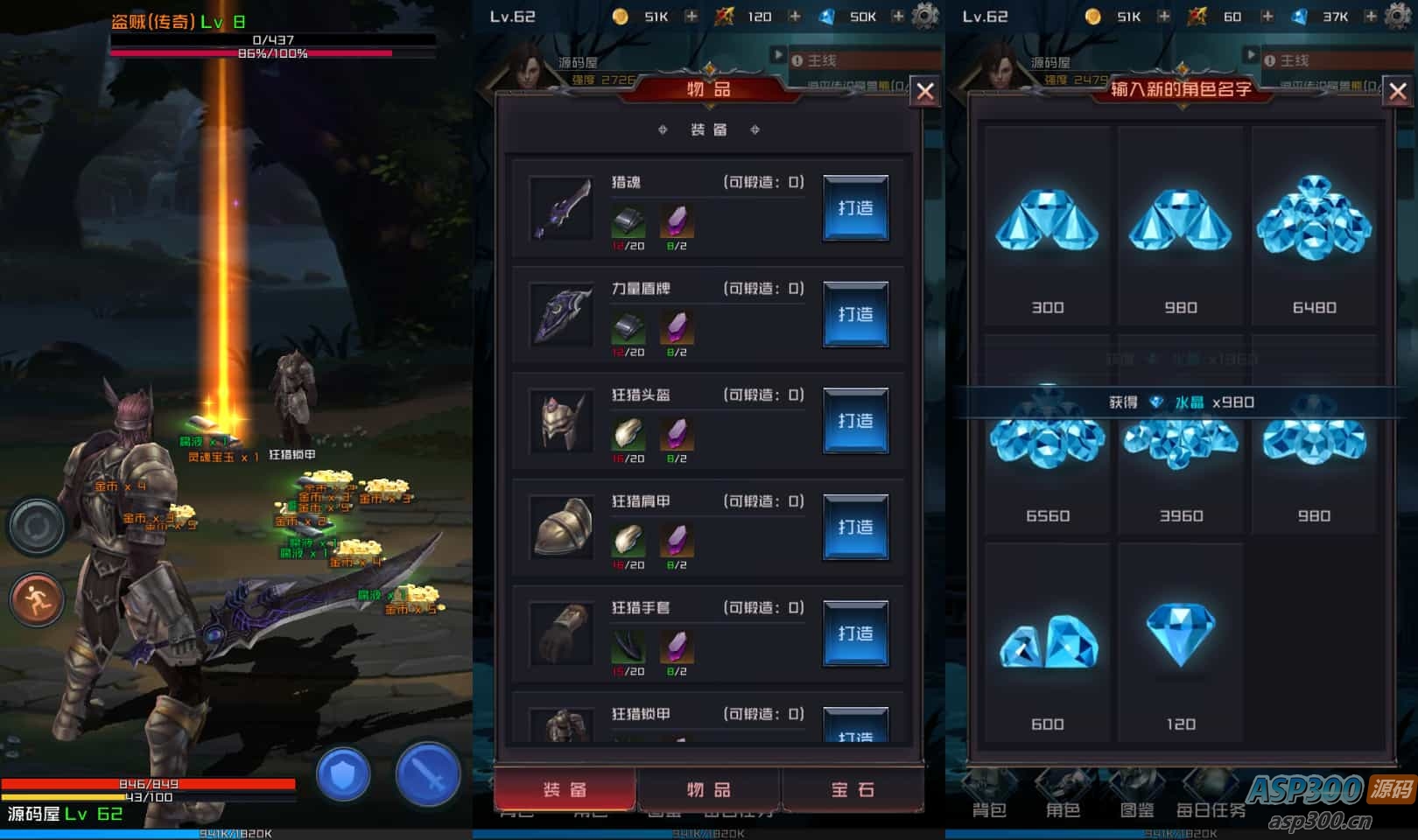Tap the gray circular swirl button
The image size is (1418, 840).
[x=37, y=526]
